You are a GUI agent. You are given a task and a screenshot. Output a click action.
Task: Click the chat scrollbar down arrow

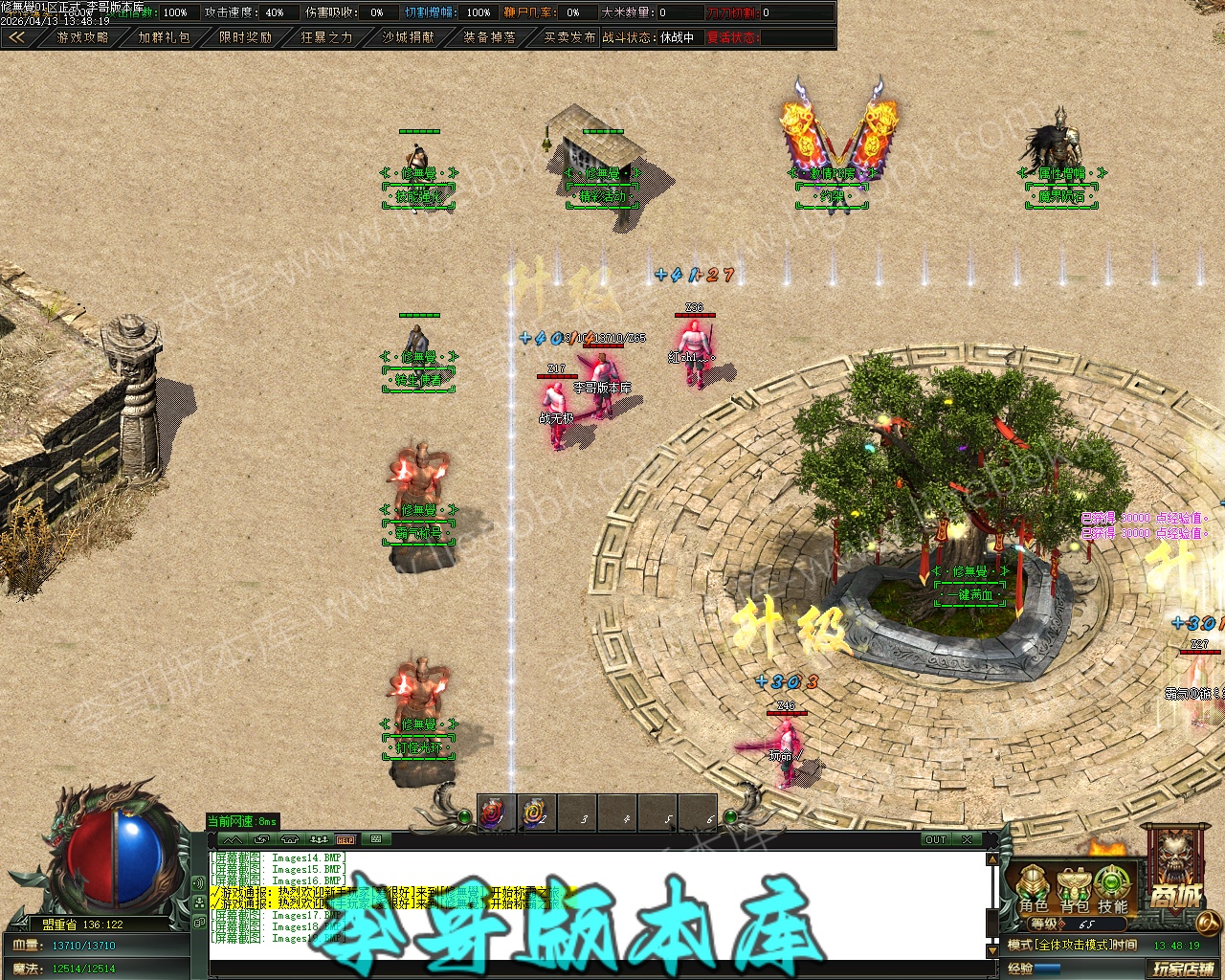coord(993,951)
